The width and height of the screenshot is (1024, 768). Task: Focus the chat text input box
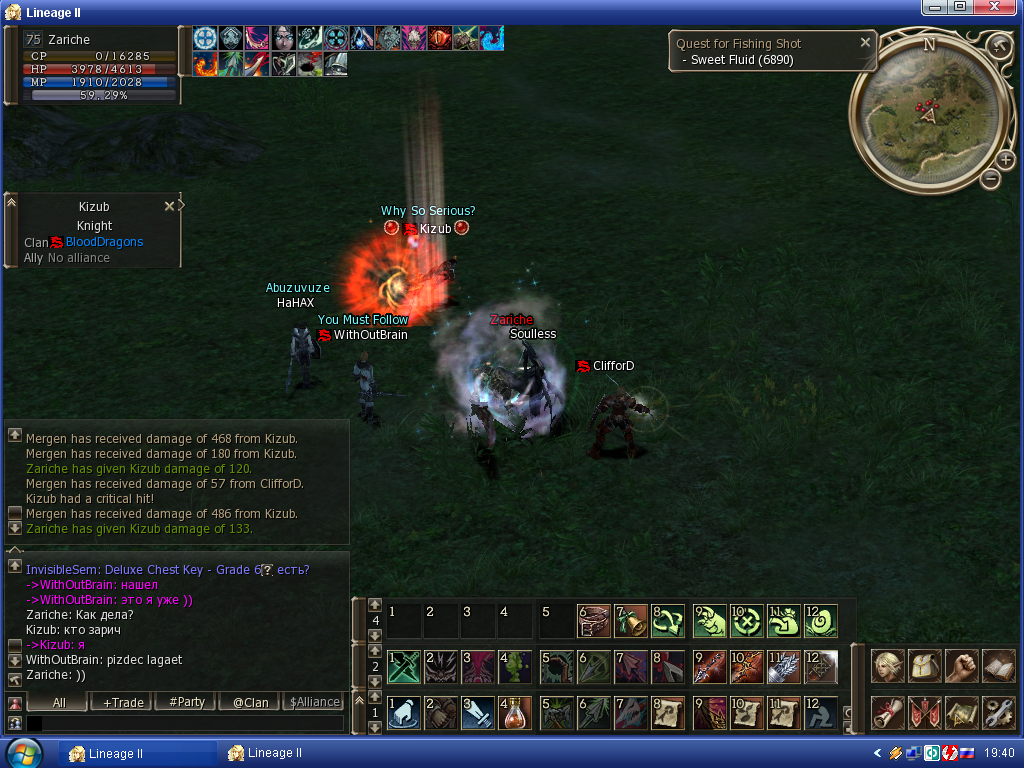click(185, 722)
